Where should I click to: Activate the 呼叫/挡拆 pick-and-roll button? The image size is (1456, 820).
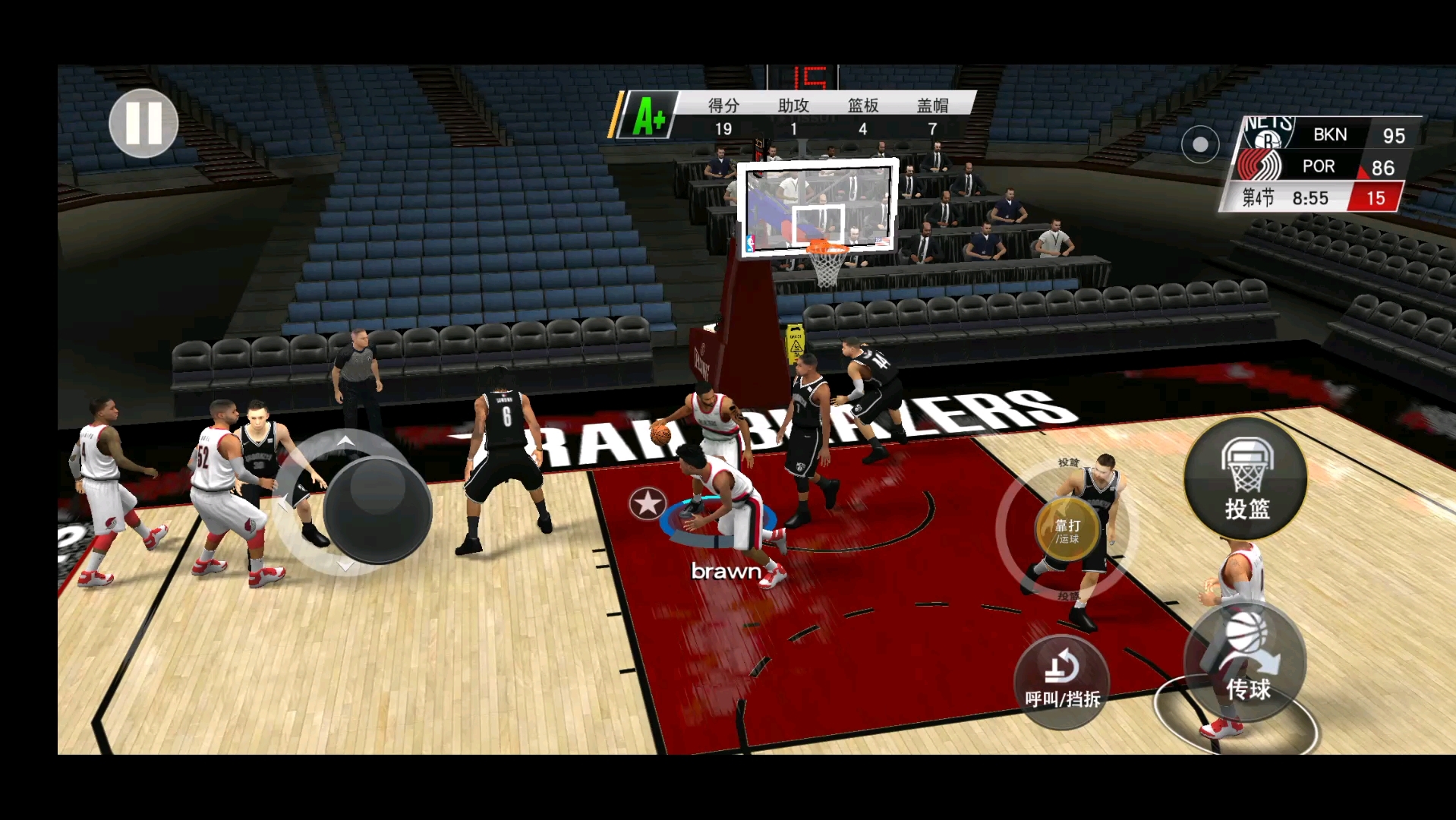point(1061,681)
